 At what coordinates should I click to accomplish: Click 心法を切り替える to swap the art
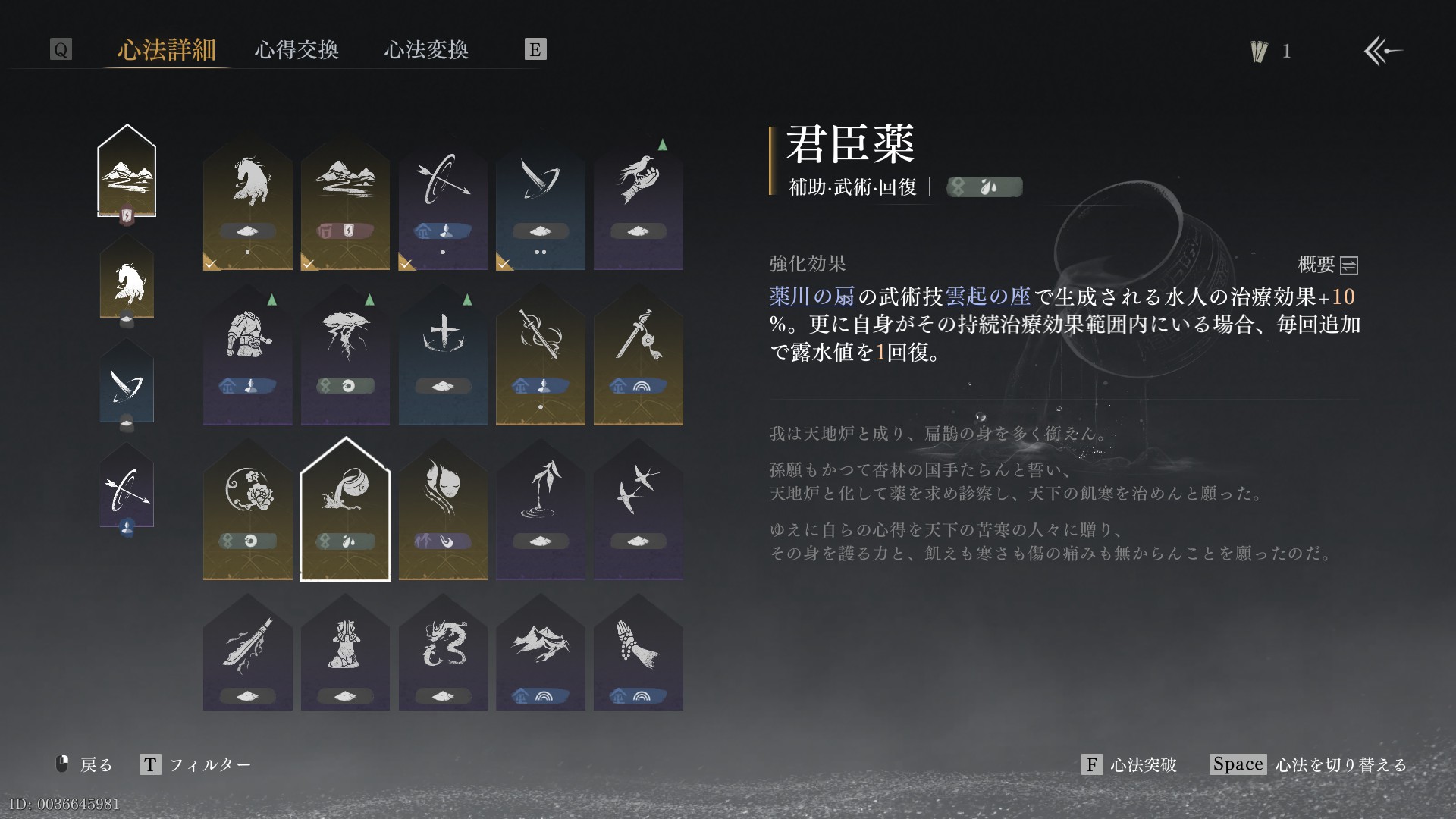(1309, 764)
